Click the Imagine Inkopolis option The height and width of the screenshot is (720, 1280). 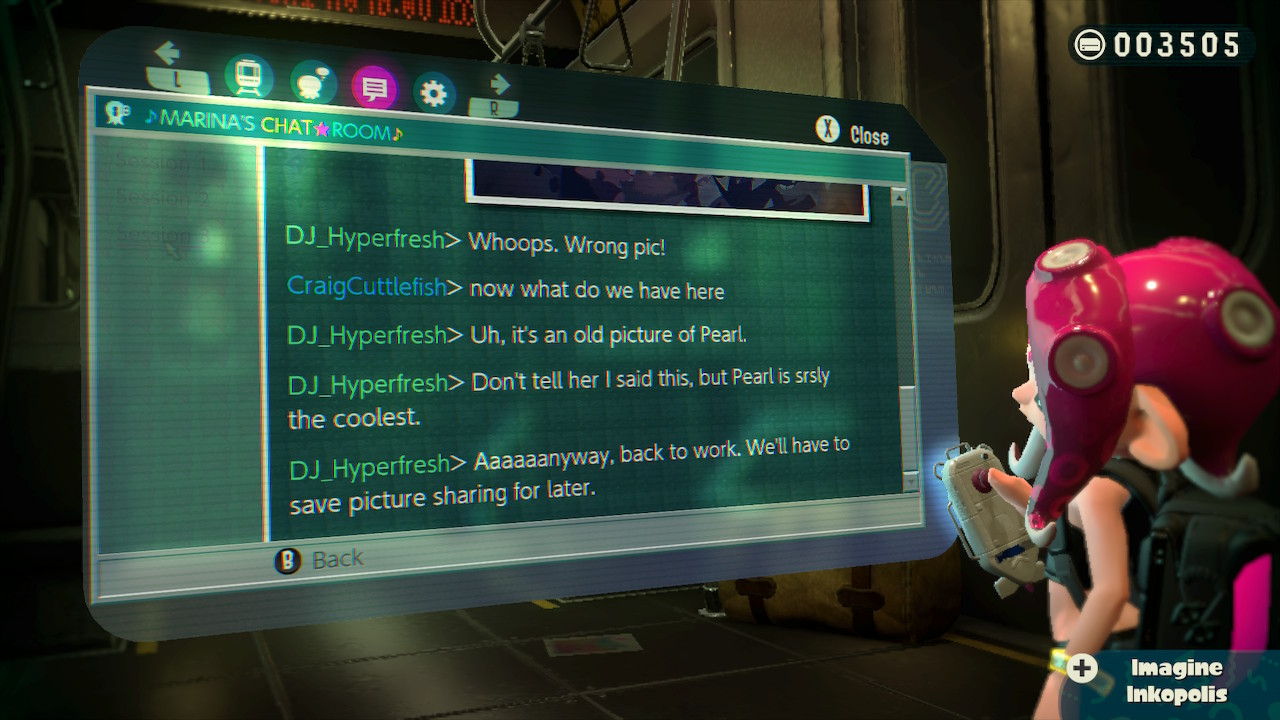pos(1160,680)
